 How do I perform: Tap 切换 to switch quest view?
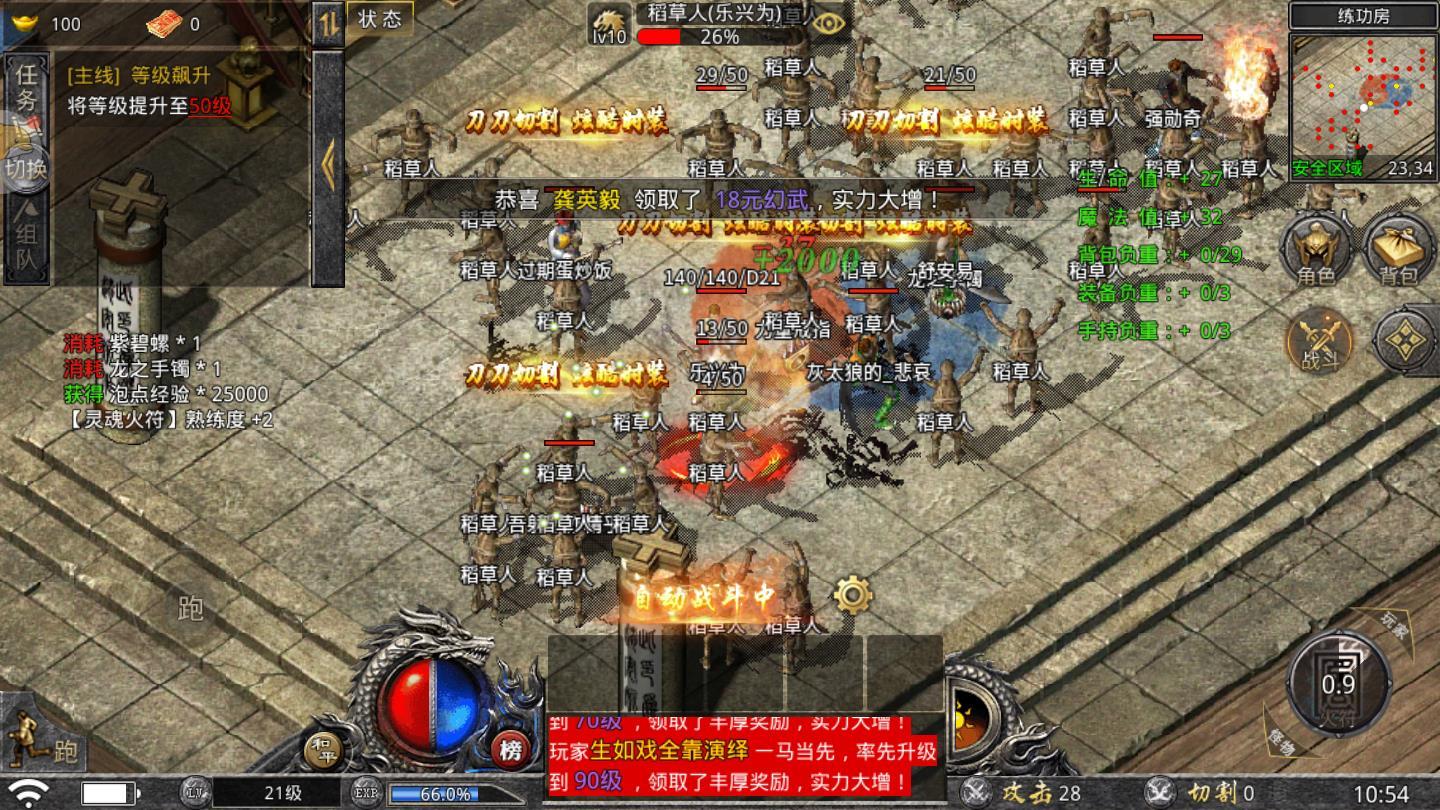click(27, 167)
